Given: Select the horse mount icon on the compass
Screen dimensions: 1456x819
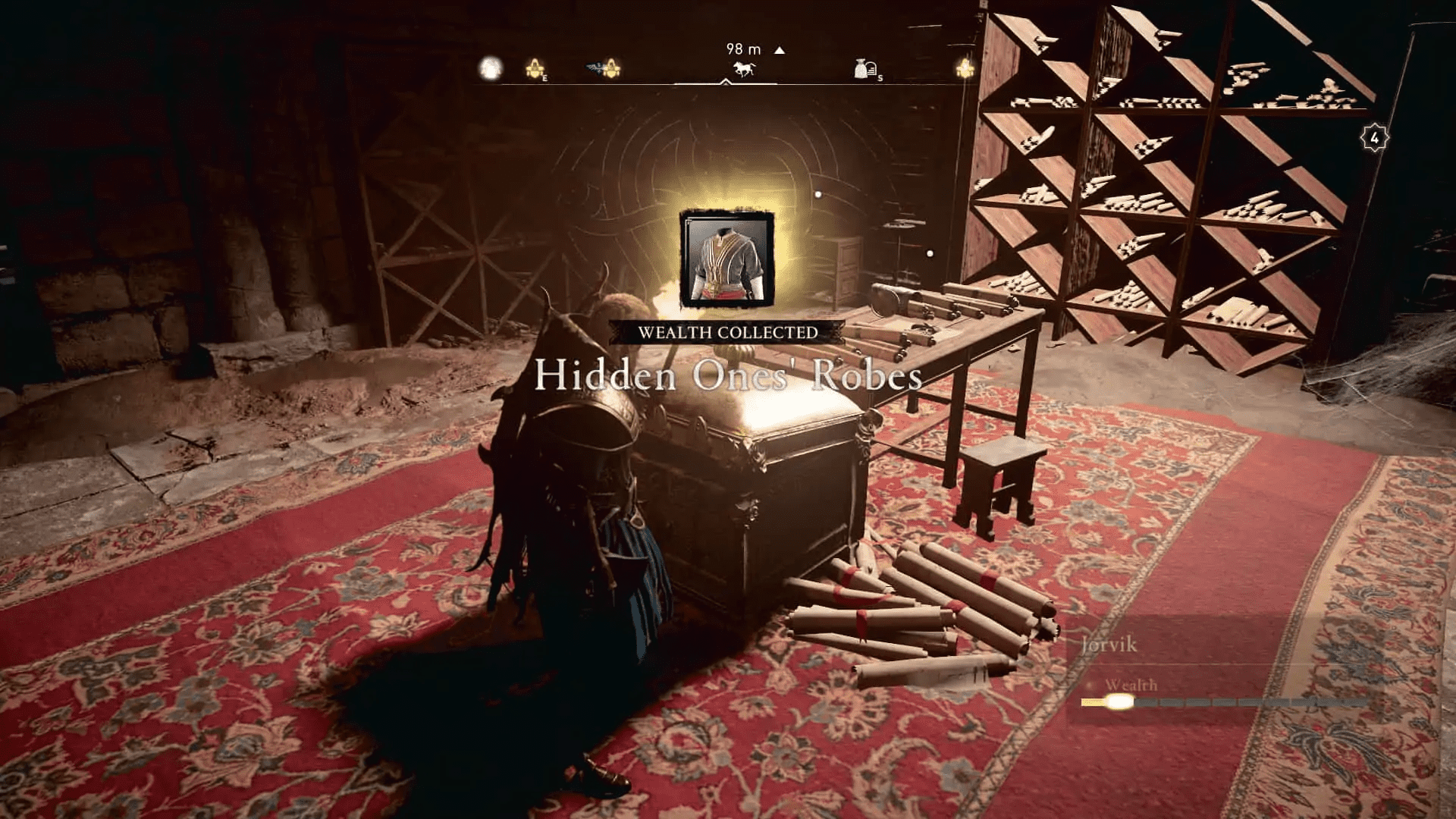Looking at the screenshot, I should point(743,69).
